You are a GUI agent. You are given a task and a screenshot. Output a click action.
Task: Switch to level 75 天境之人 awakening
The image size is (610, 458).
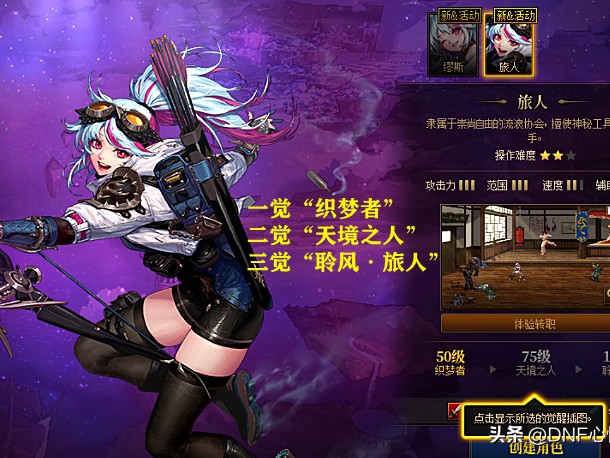tap(535, 363)
